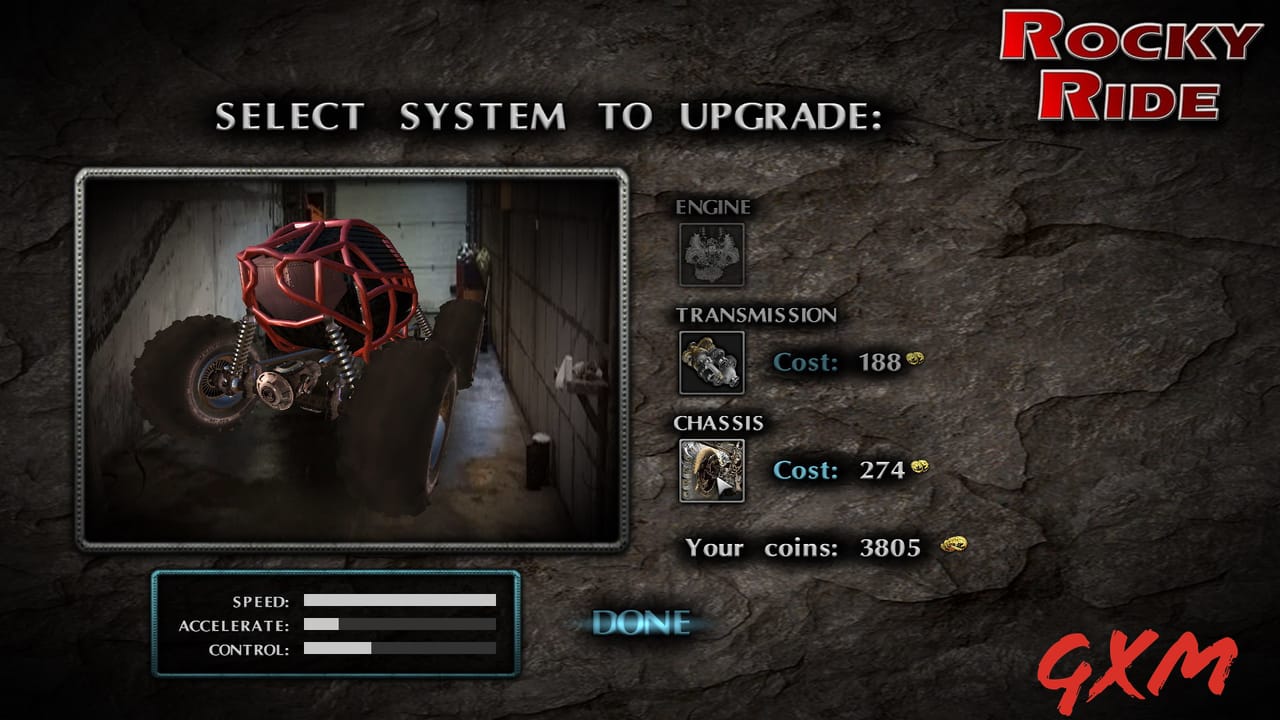Click the Speed progress bar
The image size is (1280, 720).
(400, 601)
